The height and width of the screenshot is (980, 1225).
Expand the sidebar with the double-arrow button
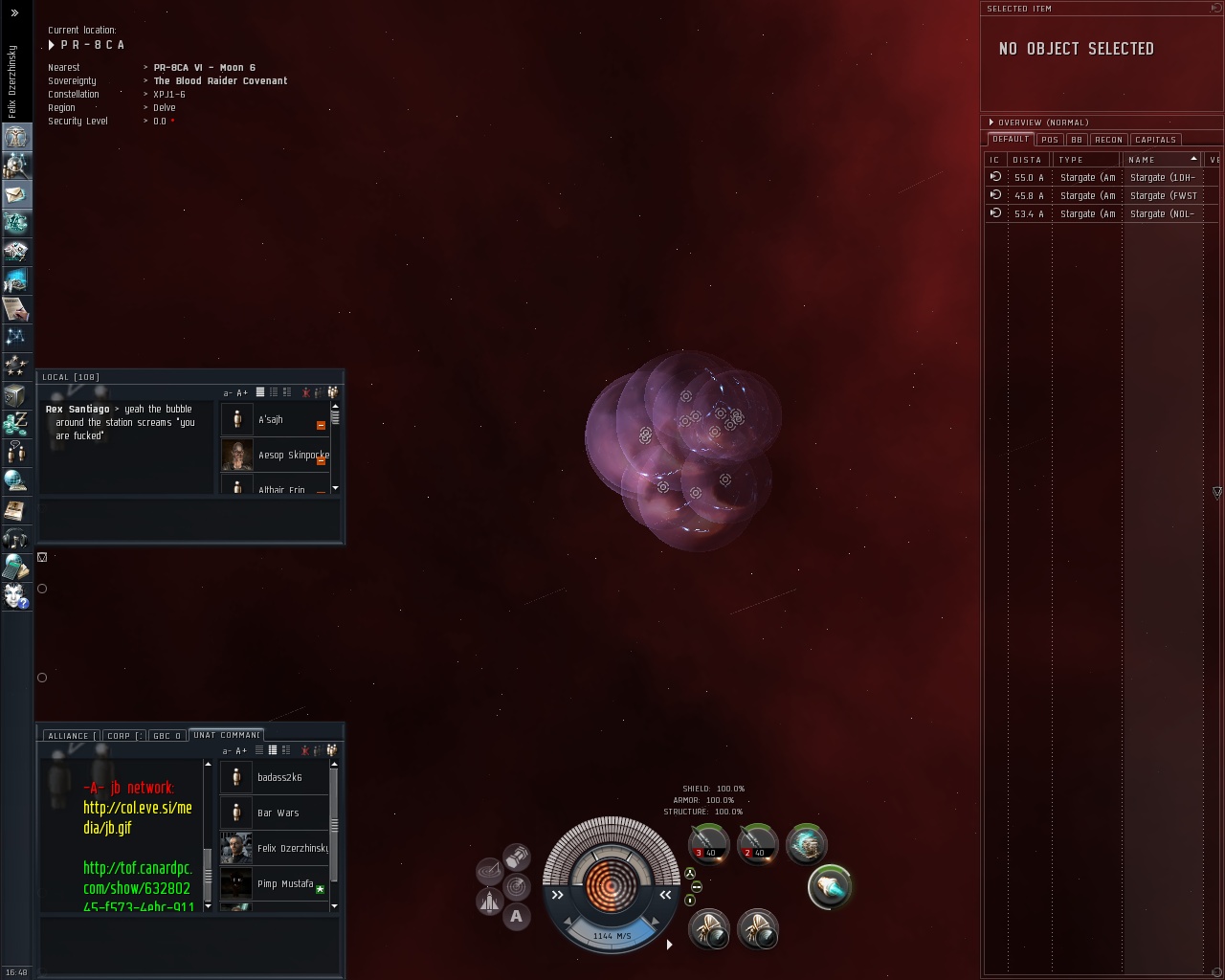pyautogui.click(x=14, y=13)
